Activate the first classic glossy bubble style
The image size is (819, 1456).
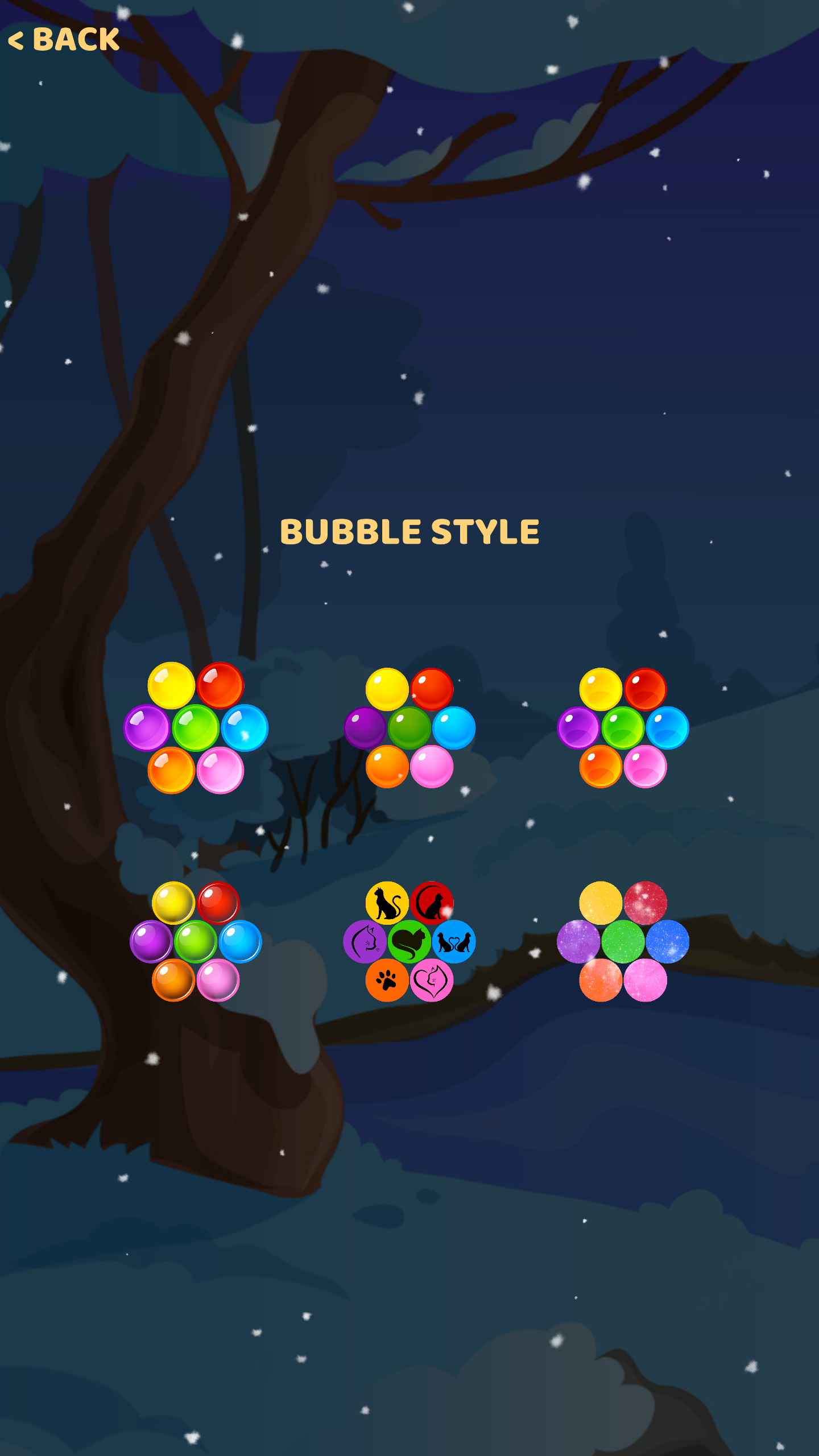(x=196, y=730)
